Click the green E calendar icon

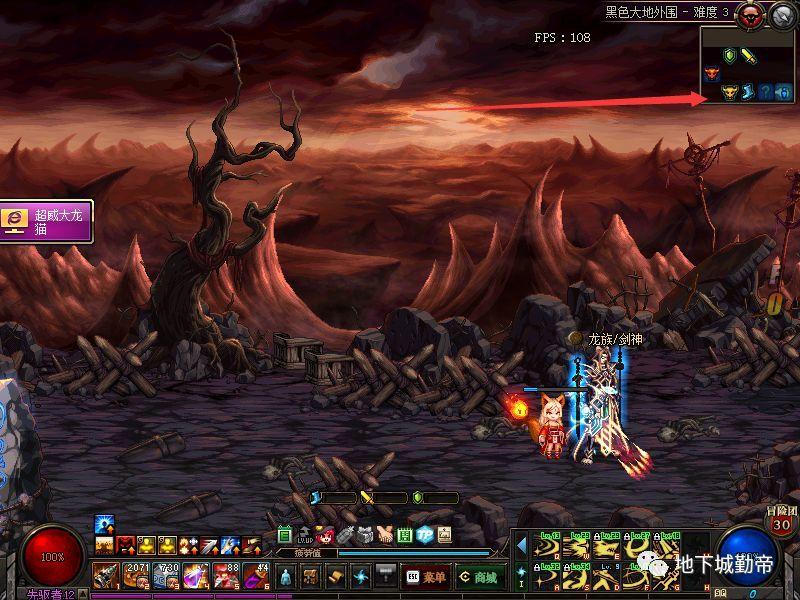[284, 535]
